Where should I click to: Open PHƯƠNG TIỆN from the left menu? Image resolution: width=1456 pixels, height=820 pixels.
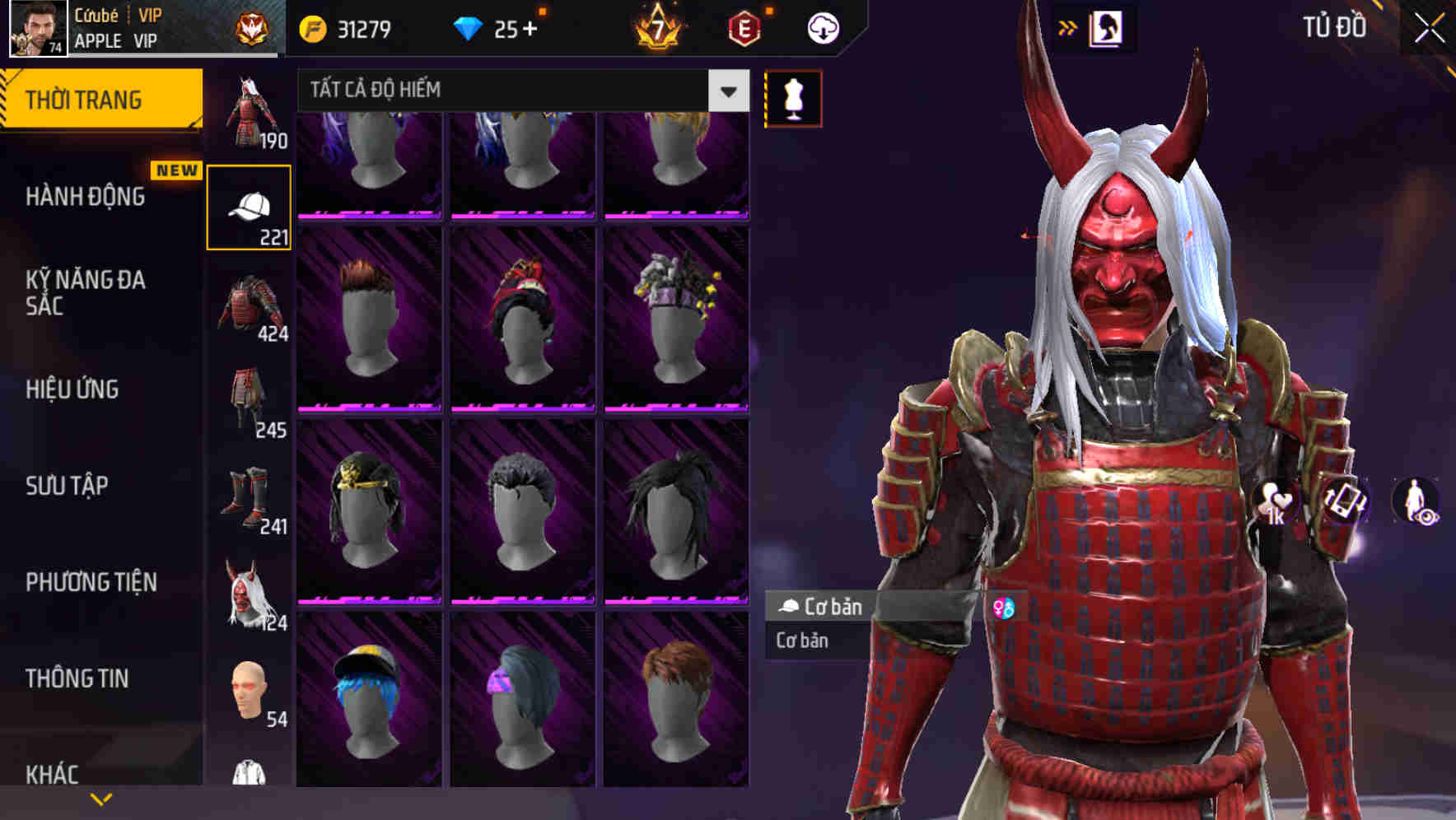coord(91,581)
